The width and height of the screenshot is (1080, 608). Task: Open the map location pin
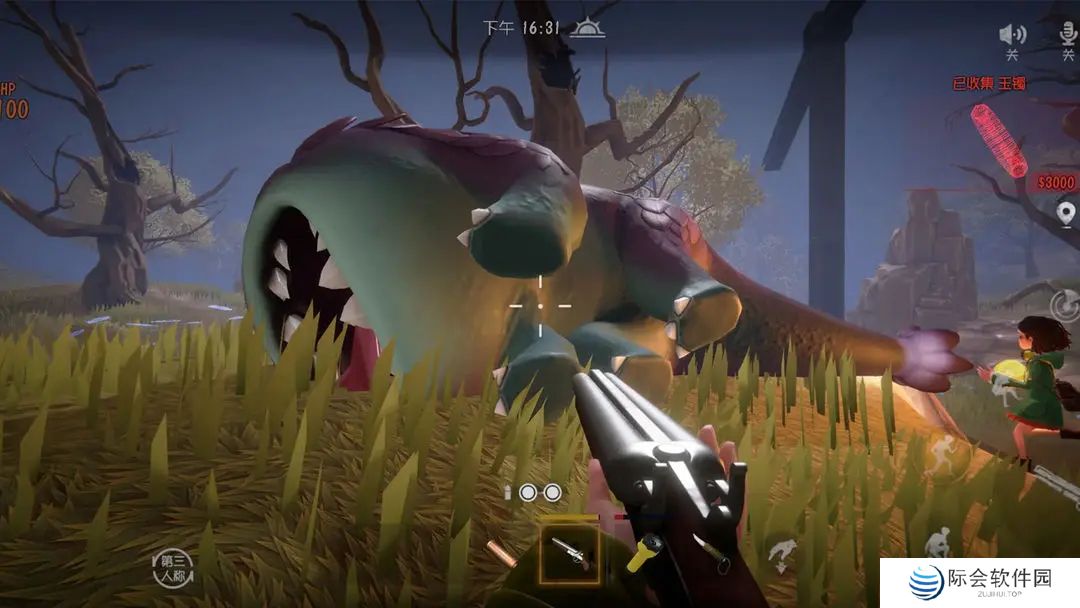[x=1066, y=213]
